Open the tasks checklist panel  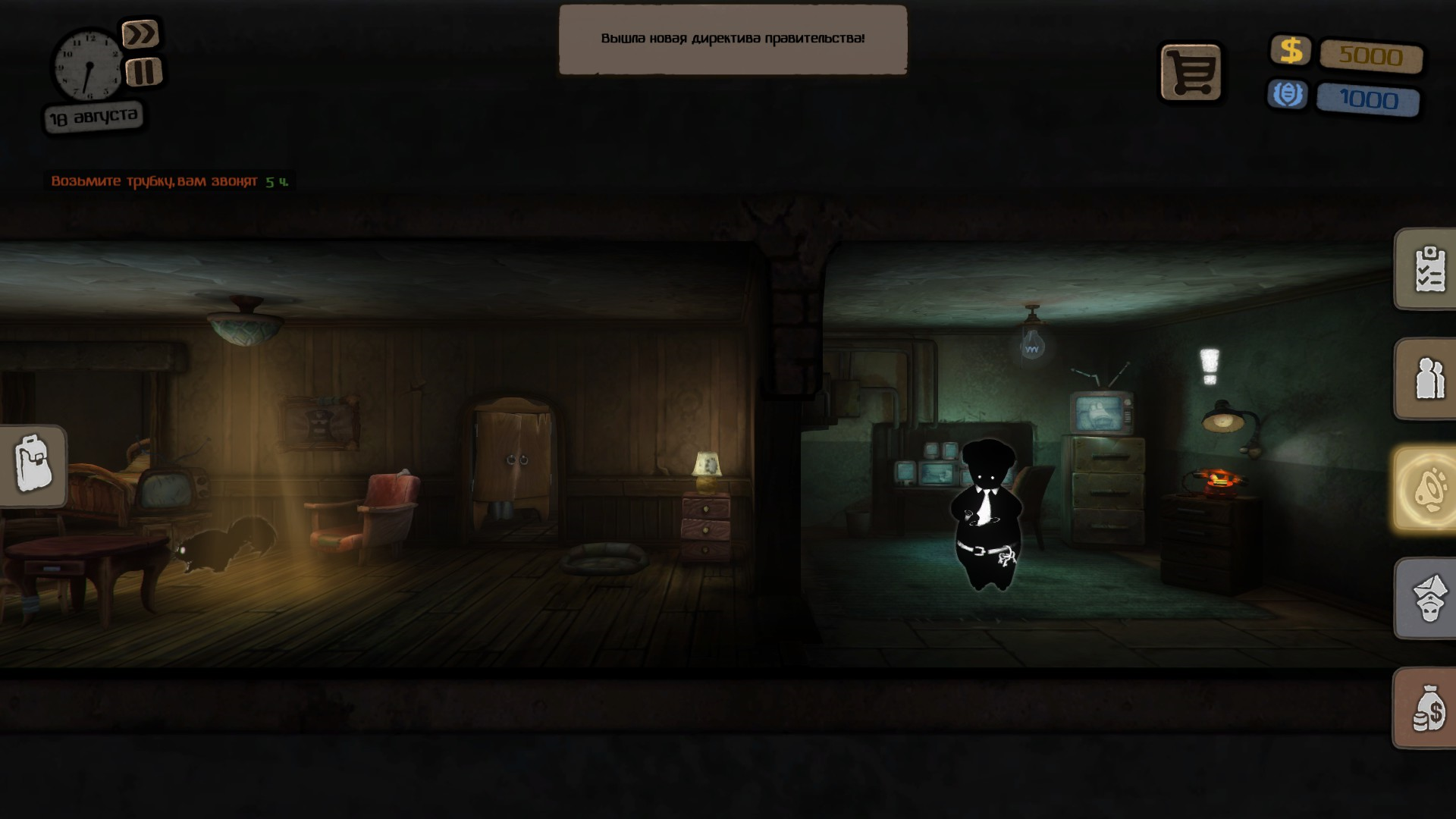coord(1428,269)
